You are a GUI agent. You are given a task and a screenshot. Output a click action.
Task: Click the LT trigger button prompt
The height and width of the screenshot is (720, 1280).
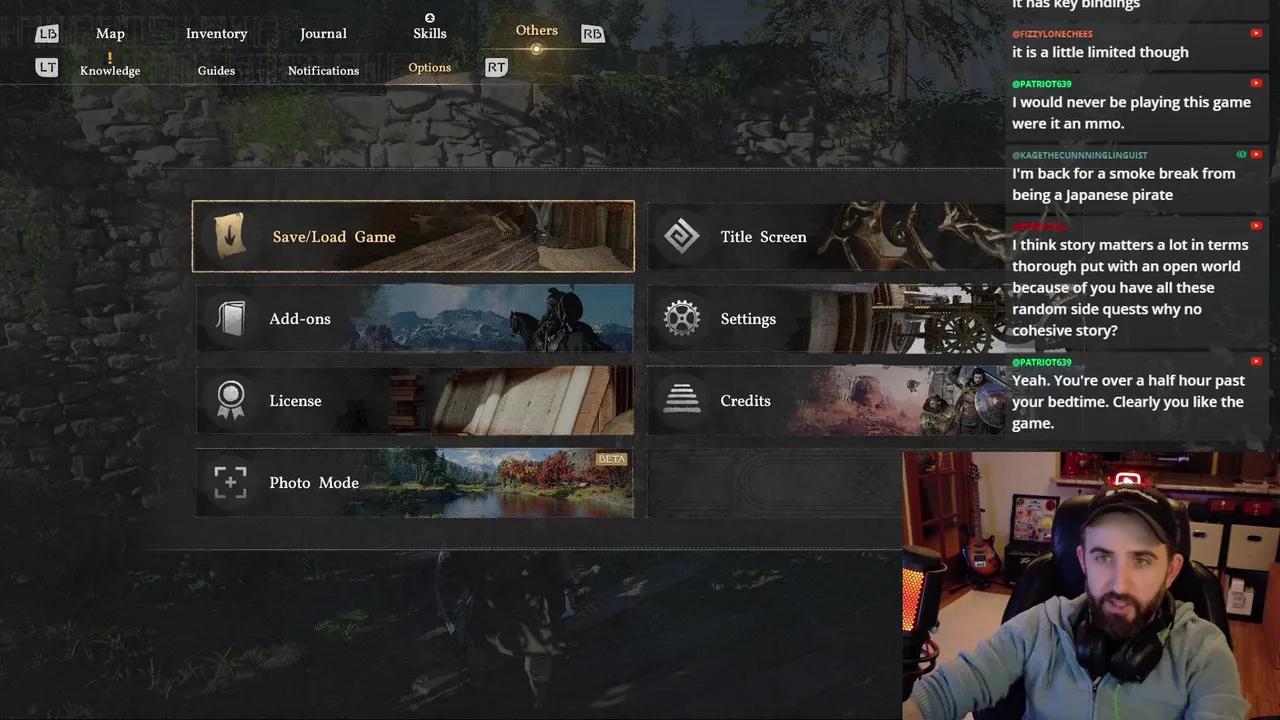coord(46,67)
